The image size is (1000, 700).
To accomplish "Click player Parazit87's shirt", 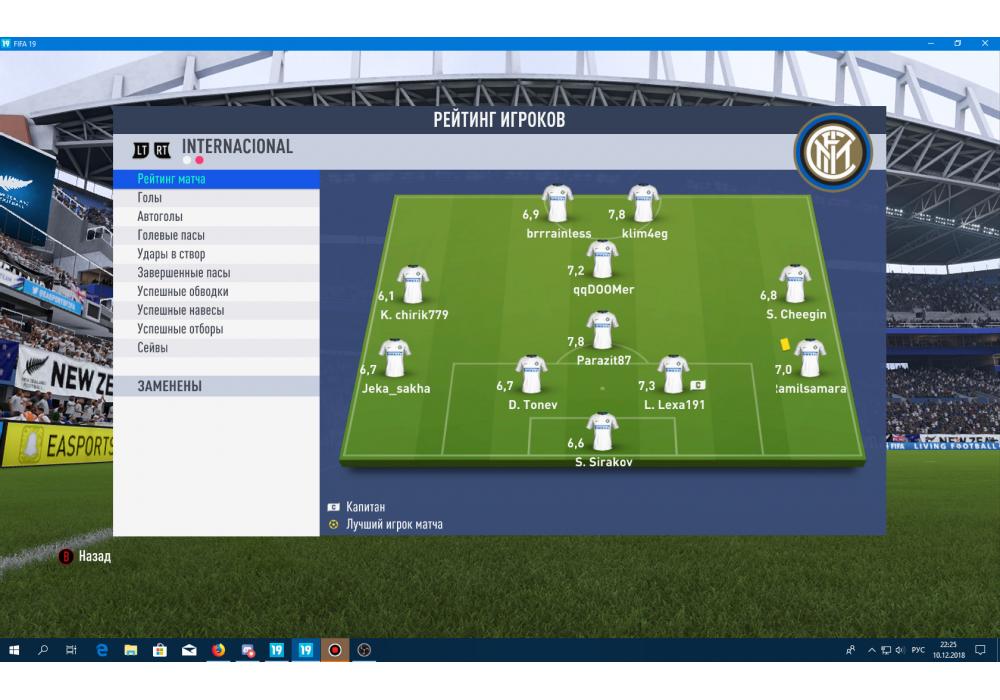I will click(601, 330).
